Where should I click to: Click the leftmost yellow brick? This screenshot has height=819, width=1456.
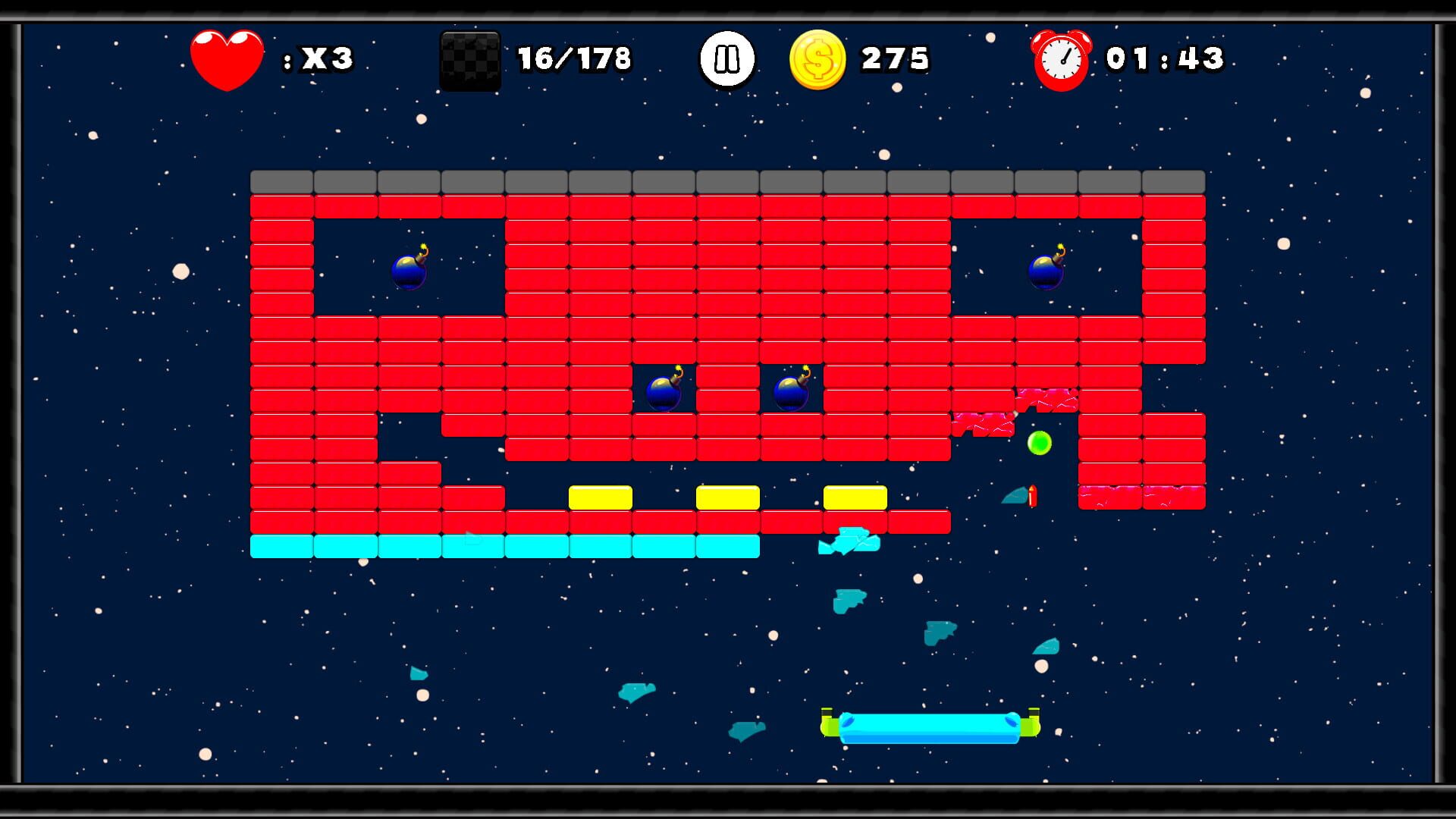(x=600, y=496)
